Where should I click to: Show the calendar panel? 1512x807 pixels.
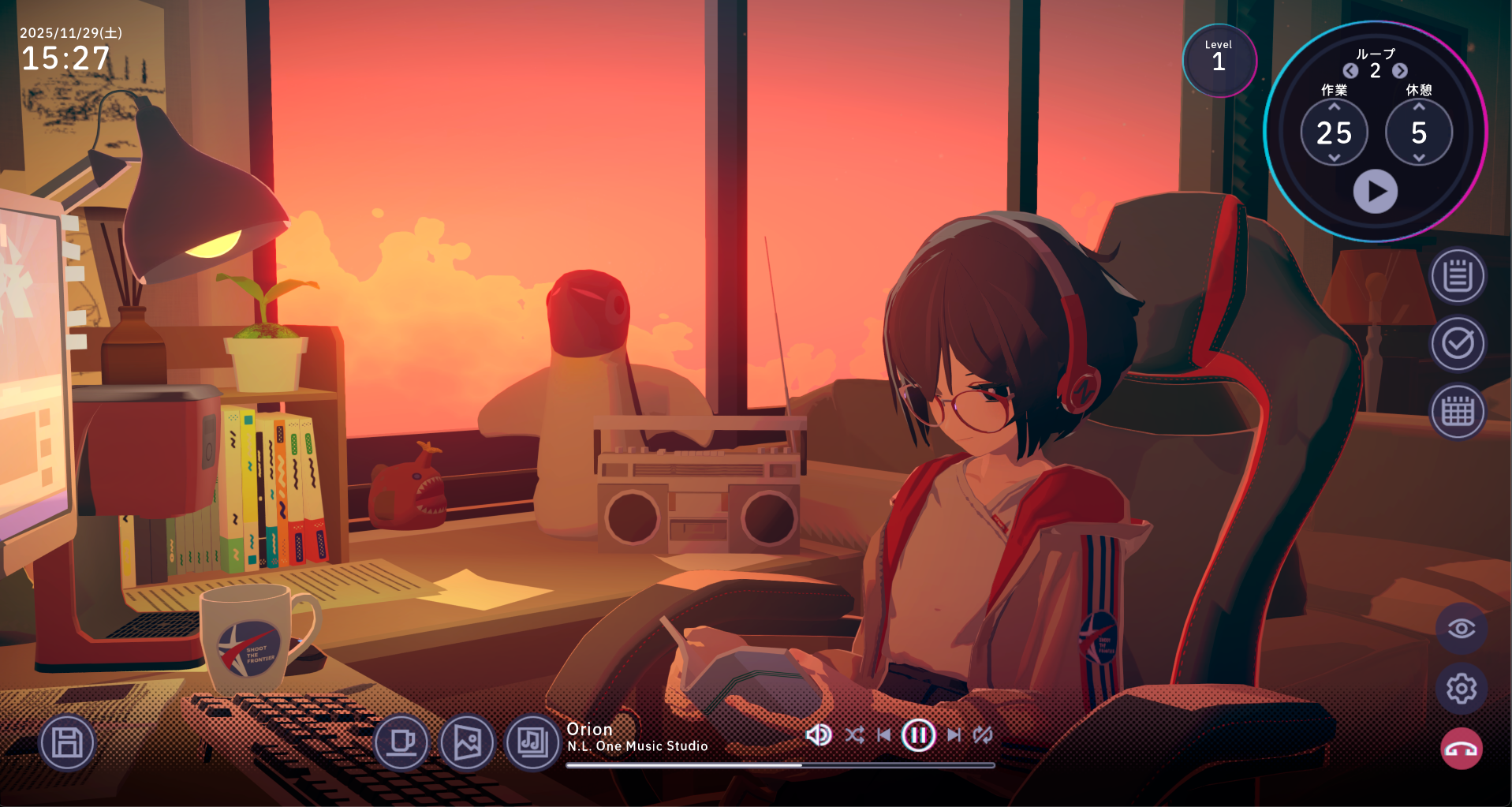click(1458, 412)
